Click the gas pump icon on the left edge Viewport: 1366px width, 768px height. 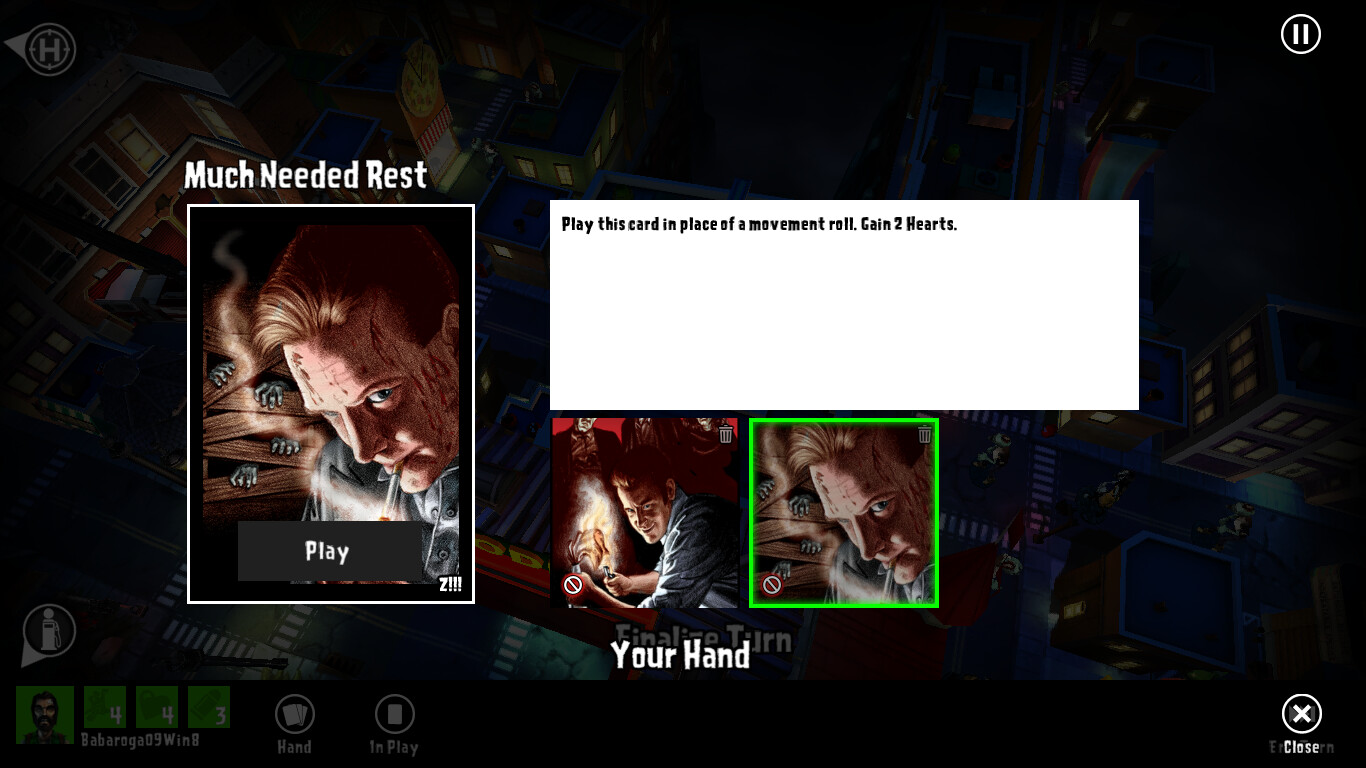(x=47, y=632)
